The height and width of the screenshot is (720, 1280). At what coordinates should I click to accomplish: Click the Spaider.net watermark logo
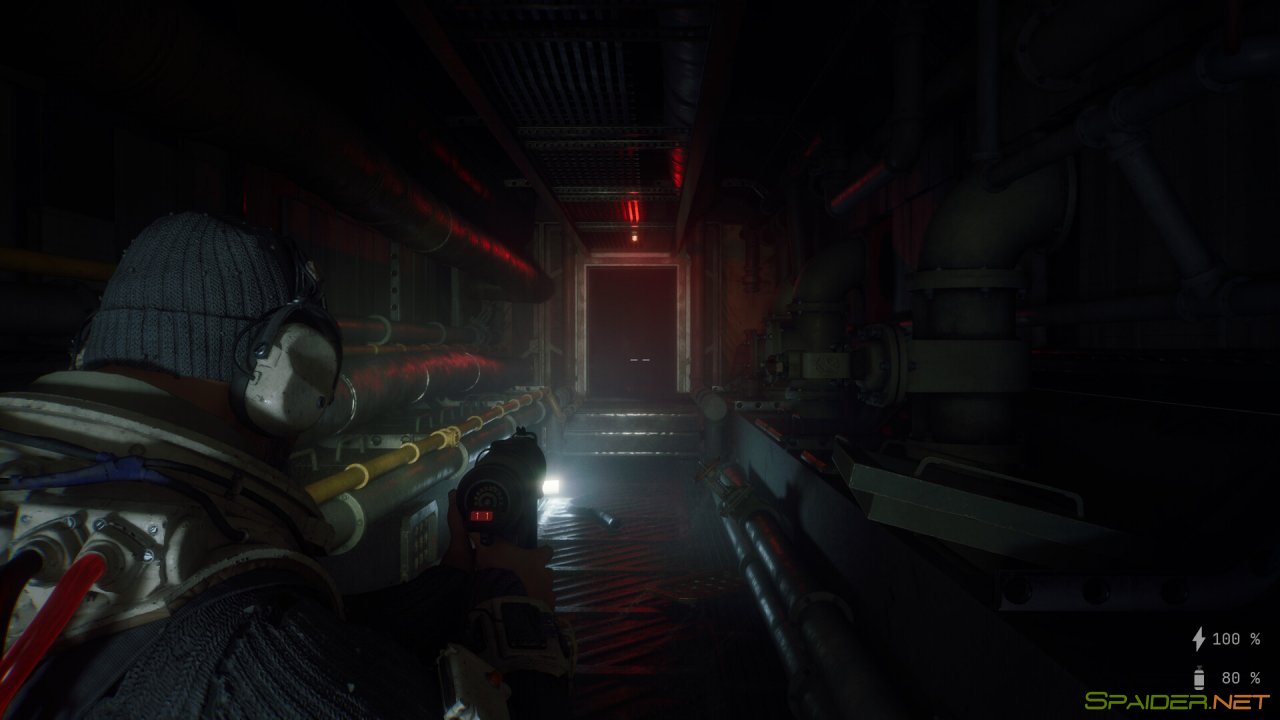pyautogui.click(x=1176, y=701)
